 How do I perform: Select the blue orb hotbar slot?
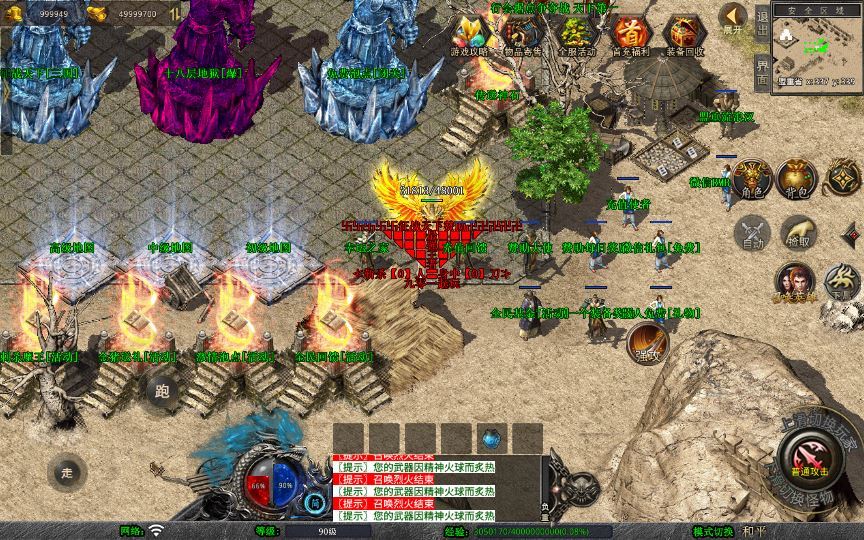coord(489,437)
